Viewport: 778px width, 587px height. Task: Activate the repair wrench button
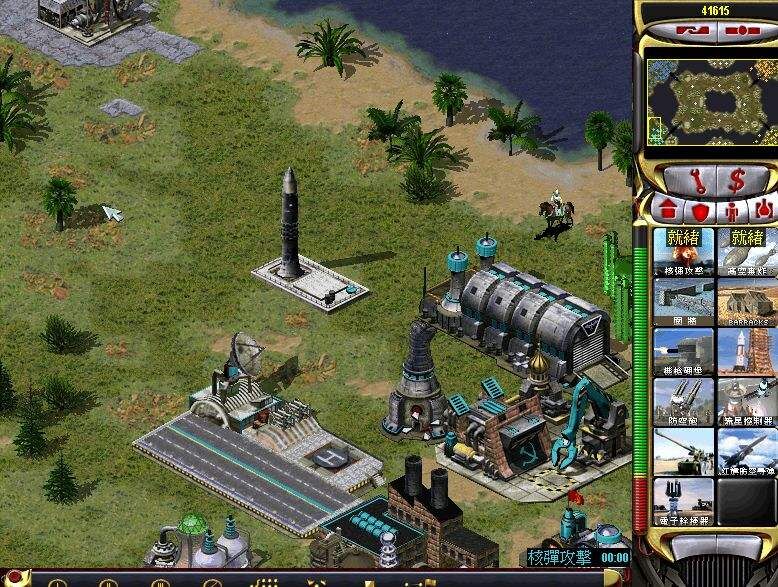(x=682, y=181)
